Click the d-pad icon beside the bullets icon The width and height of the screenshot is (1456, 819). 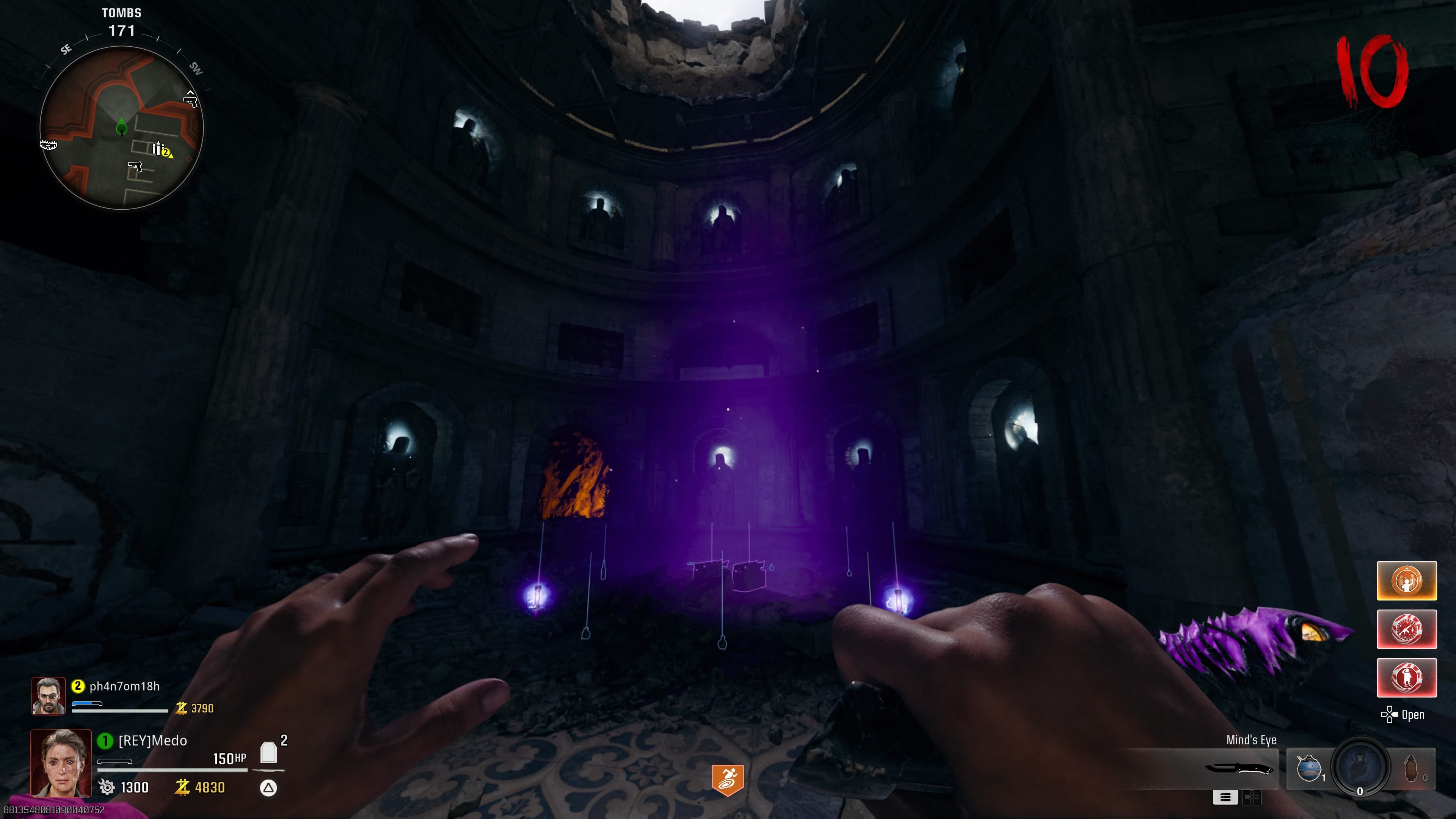(x=1252, y=797)
